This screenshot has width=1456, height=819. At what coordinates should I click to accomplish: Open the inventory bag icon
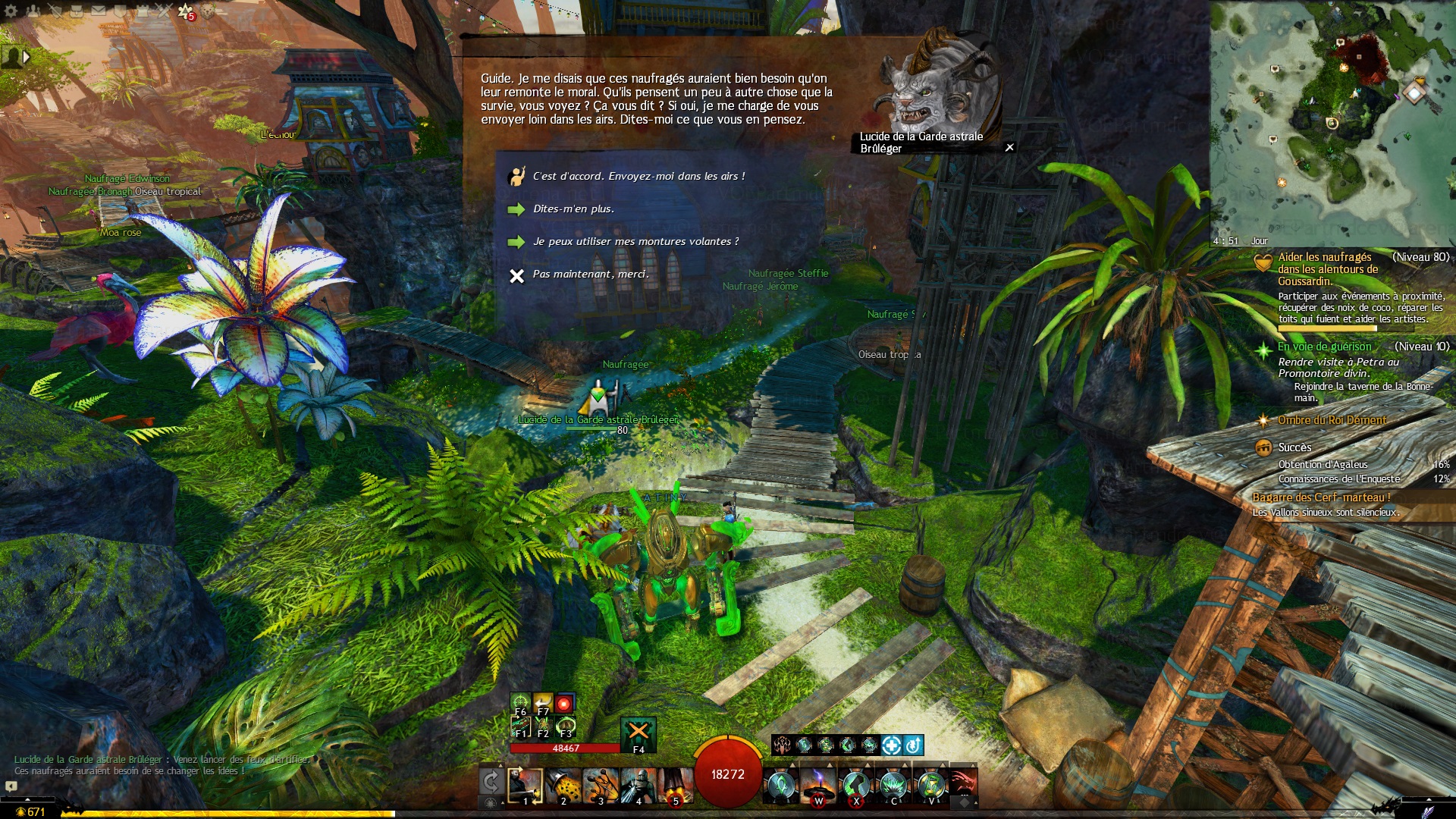(77, 11)
